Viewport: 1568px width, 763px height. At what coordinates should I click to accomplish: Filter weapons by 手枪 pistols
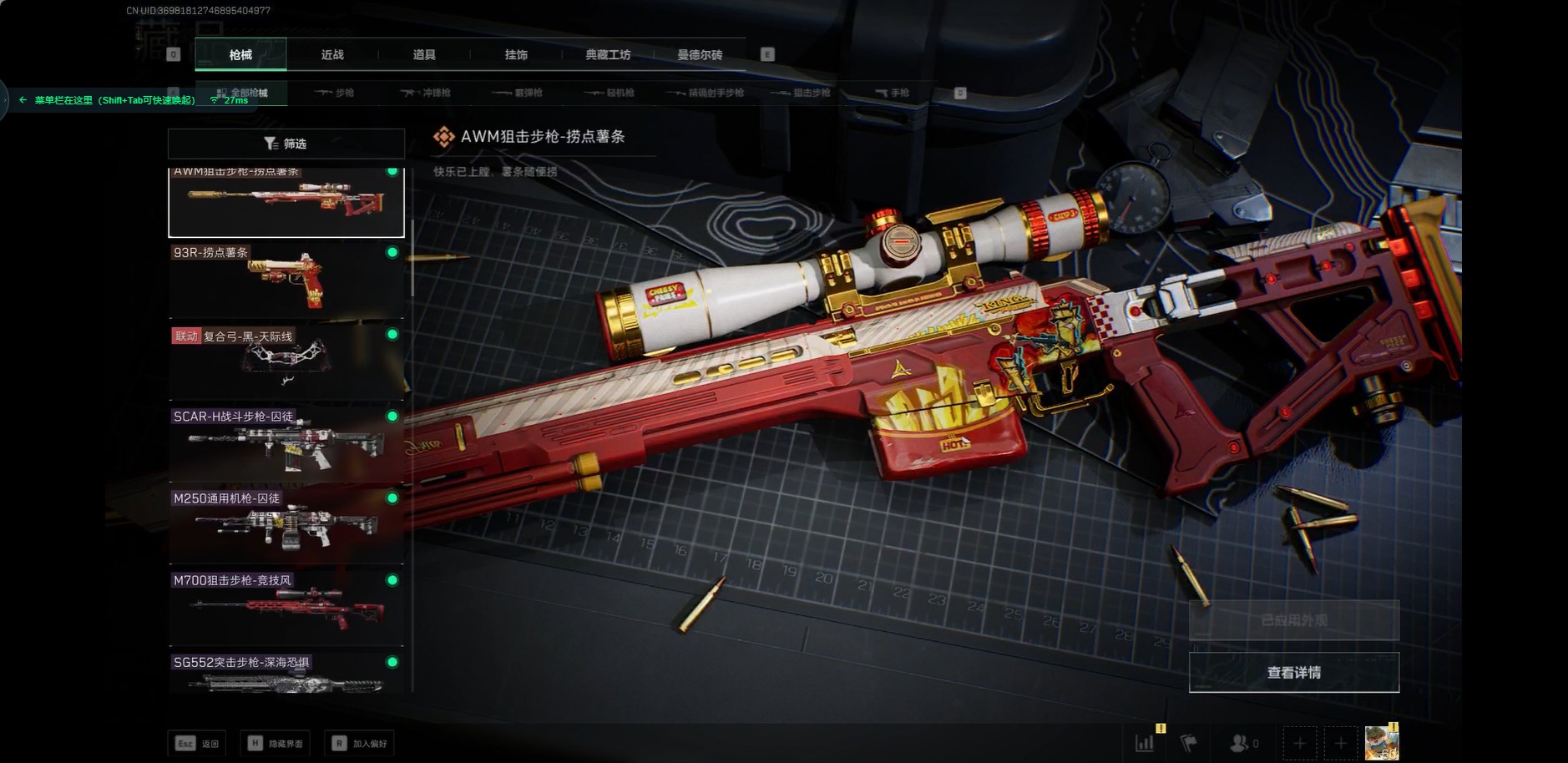[x=892, y=93]
